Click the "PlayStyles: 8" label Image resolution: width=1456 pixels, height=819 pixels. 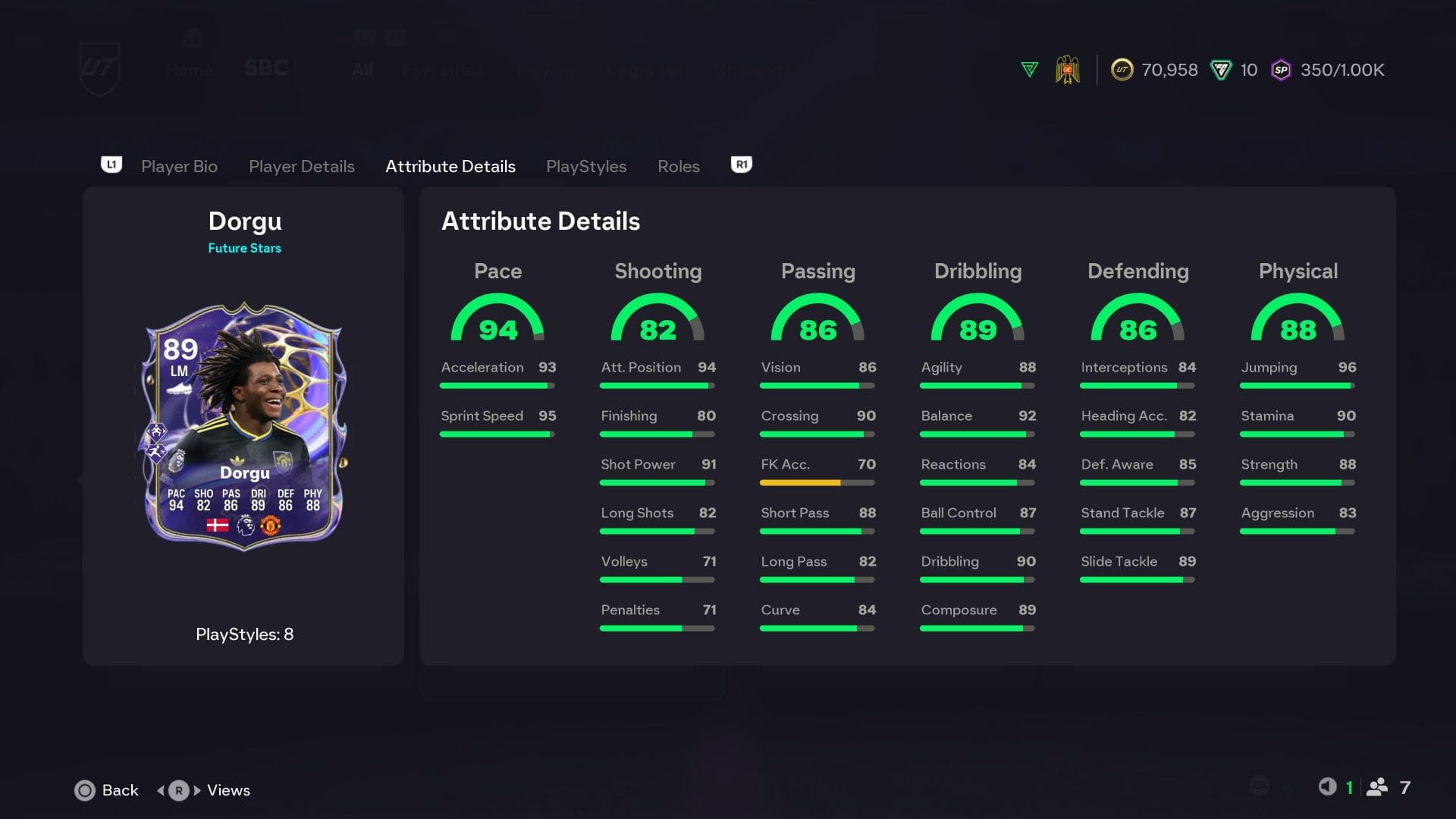[x=244, y=635]
